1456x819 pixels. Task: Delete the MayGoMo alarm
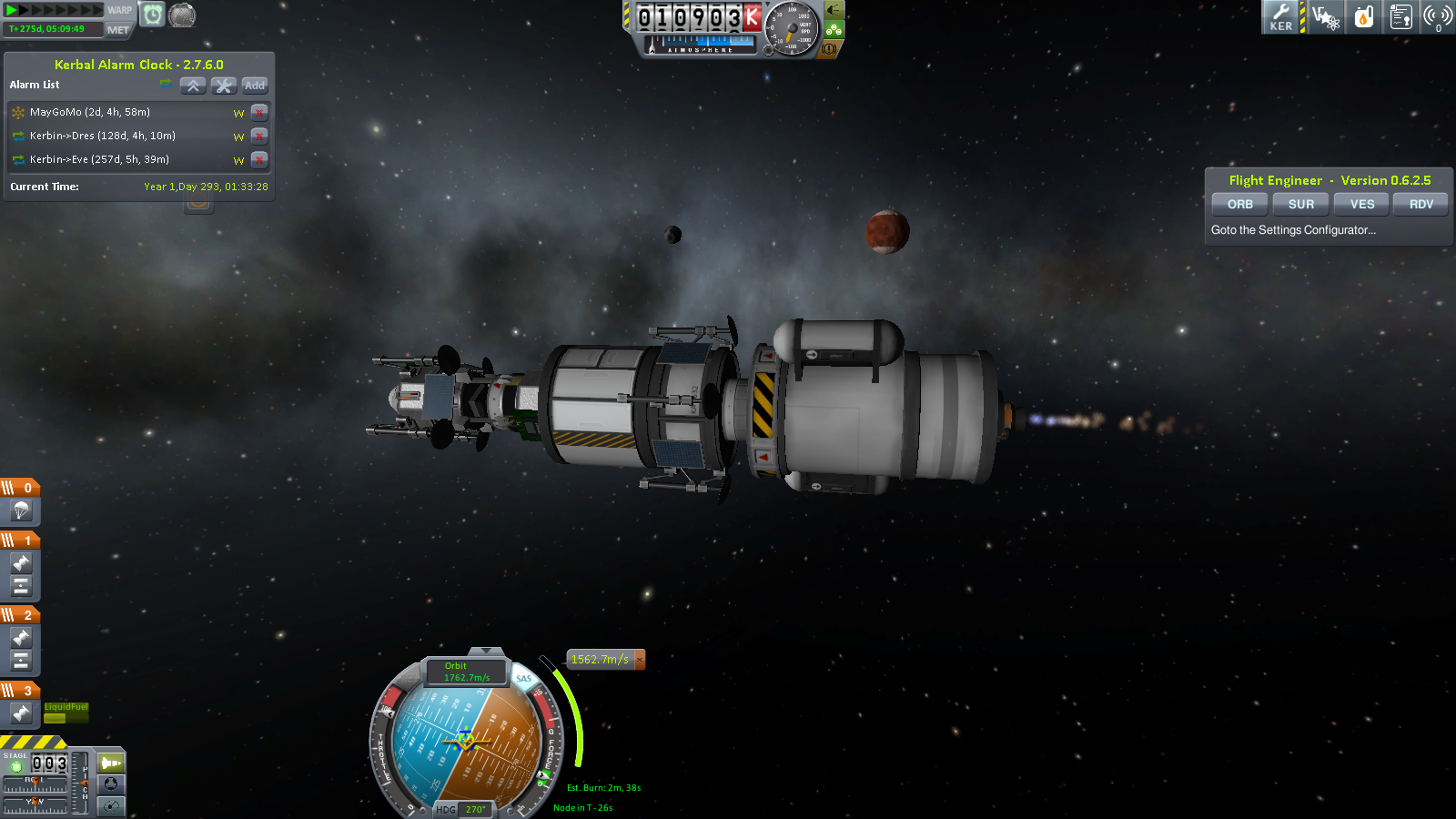coord(259,113)
